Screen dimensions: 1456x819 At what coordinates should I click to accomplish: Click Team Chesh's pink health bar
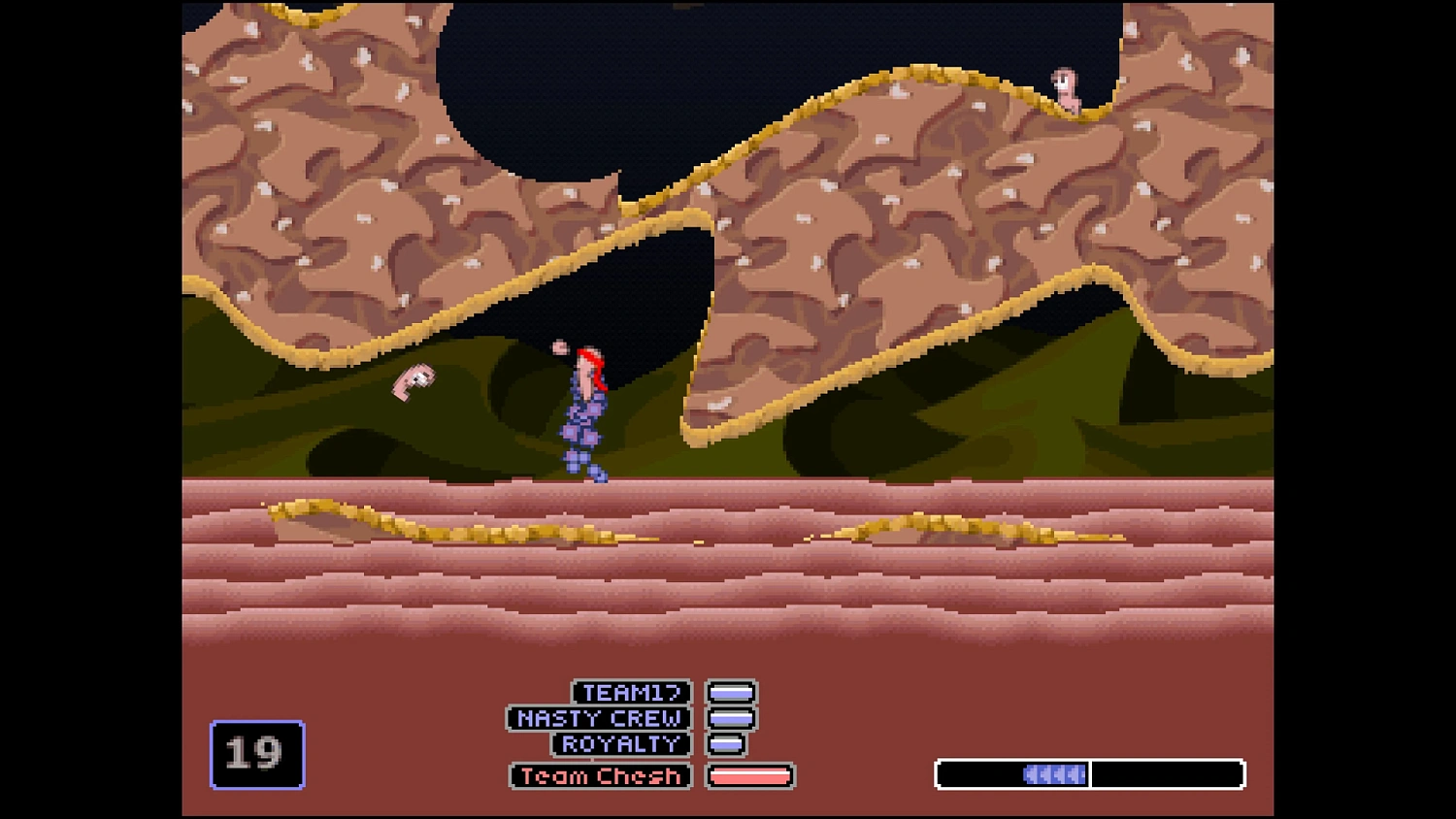click(749, 775)
